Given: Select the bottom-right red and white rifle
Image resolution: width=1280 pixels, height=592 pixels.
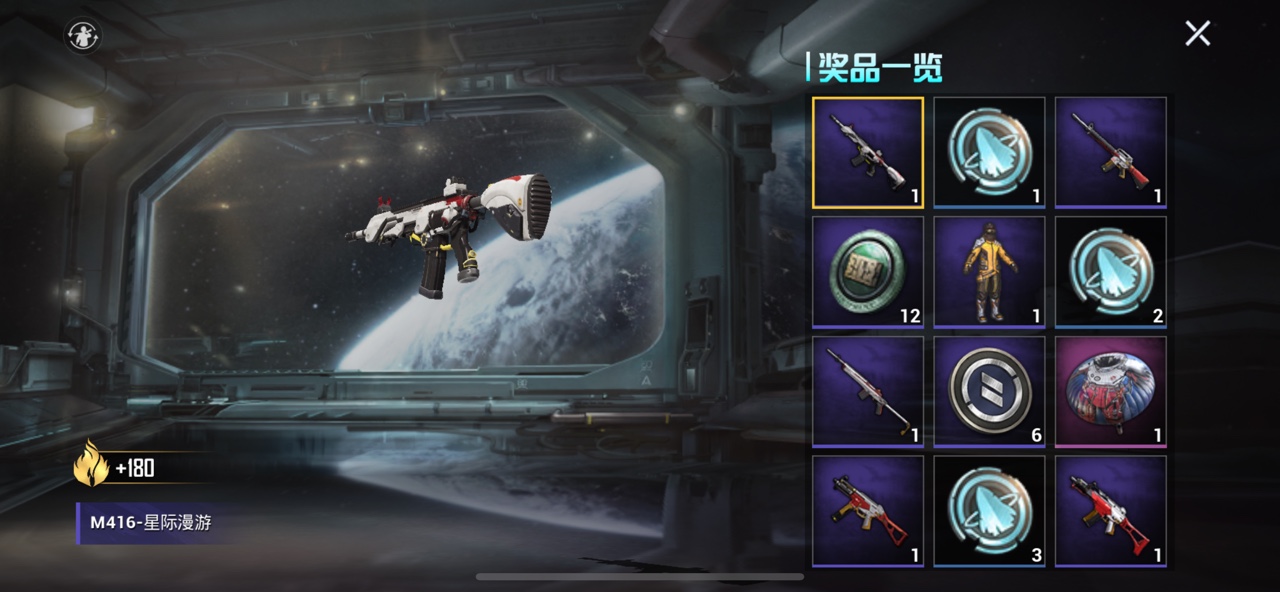Looking at the screenshot, I should [x=1110, y=511].
